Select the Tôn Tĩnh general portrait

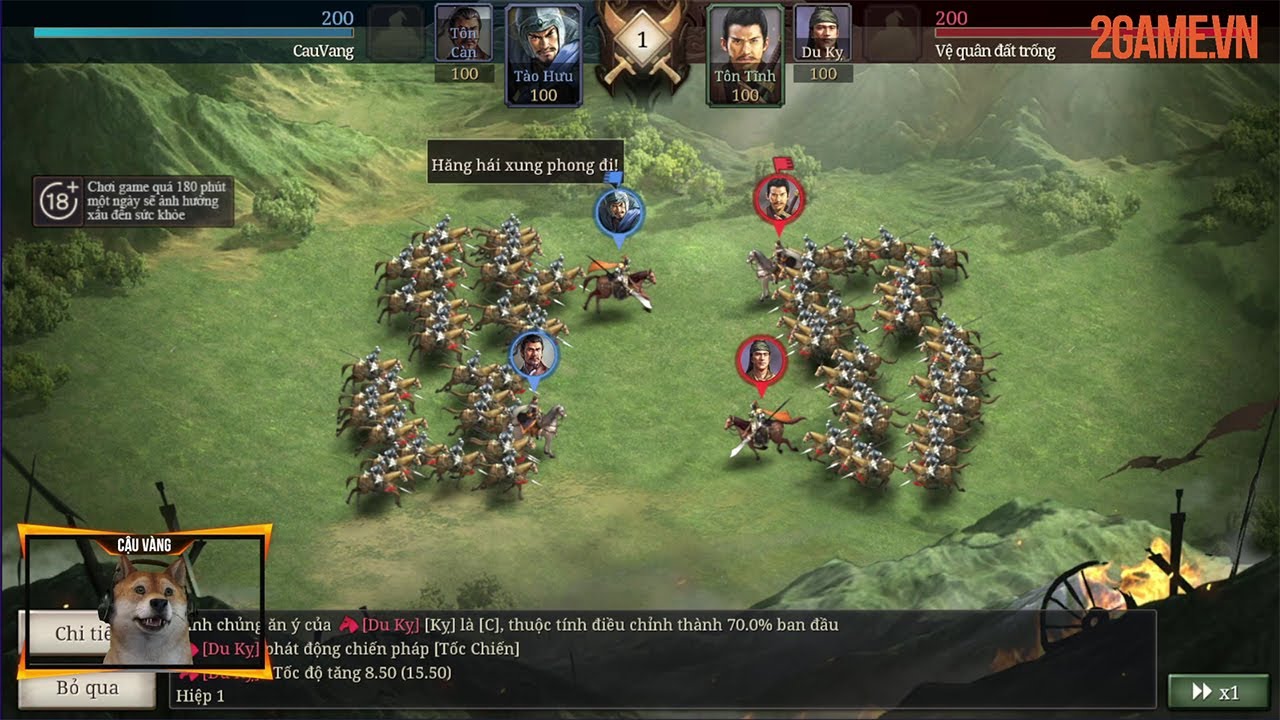(745, 54)
